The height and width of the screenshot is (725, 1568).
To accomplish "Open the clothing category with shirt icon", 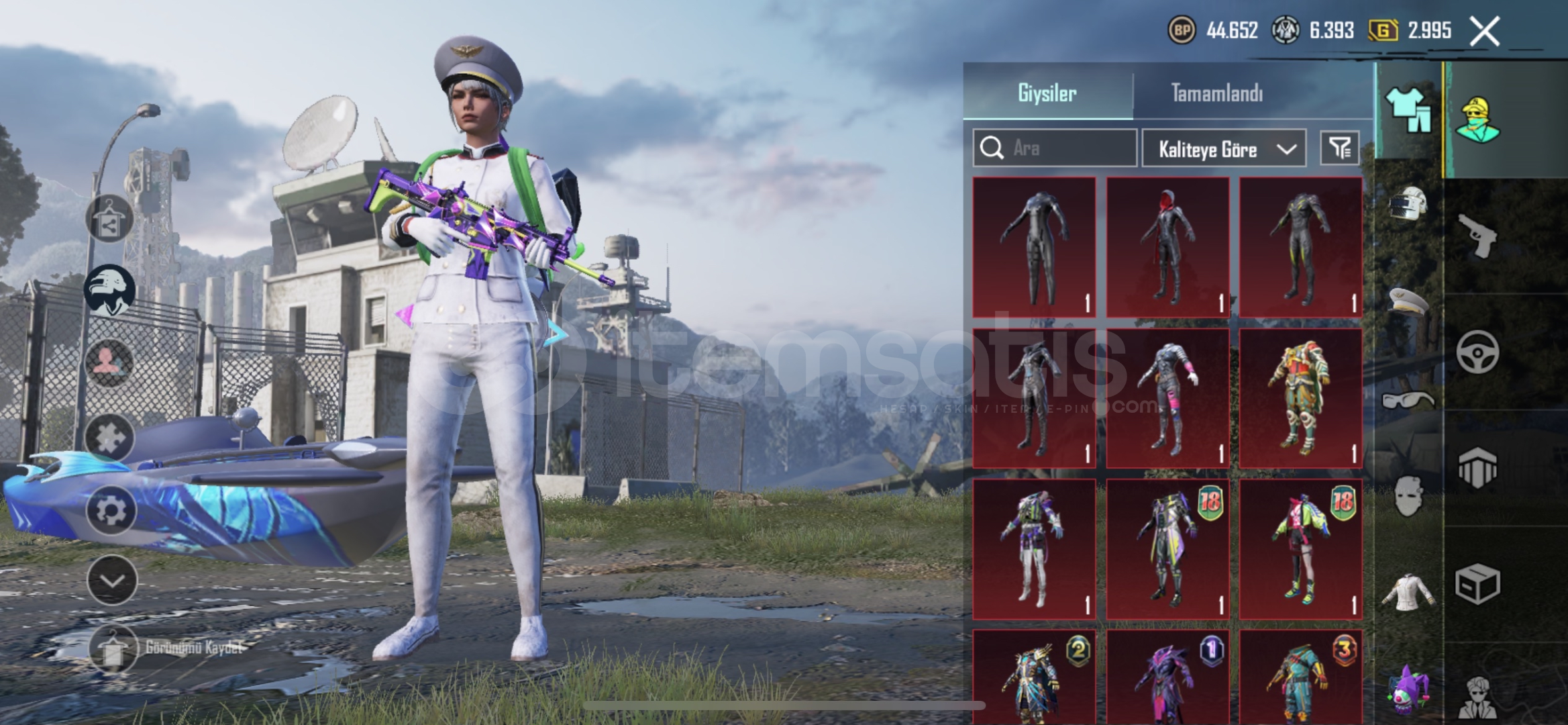I will pyautogui.click(x=1408, y=111).
